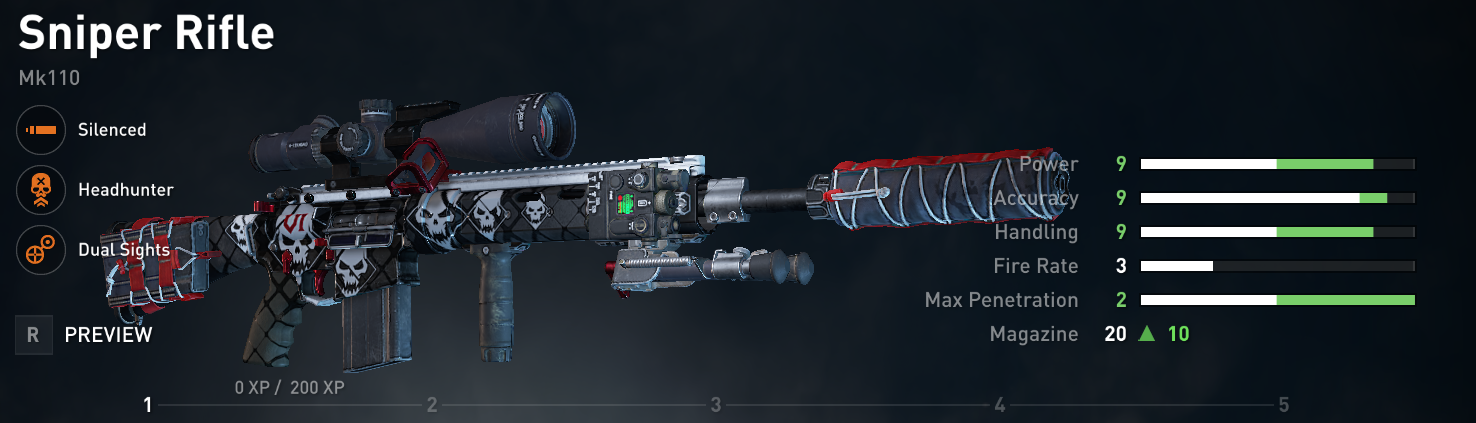1476x423 pixels.
Task: Choose level 4 on the progression track
Action: pyautogui.click(x=1000, y=405)
